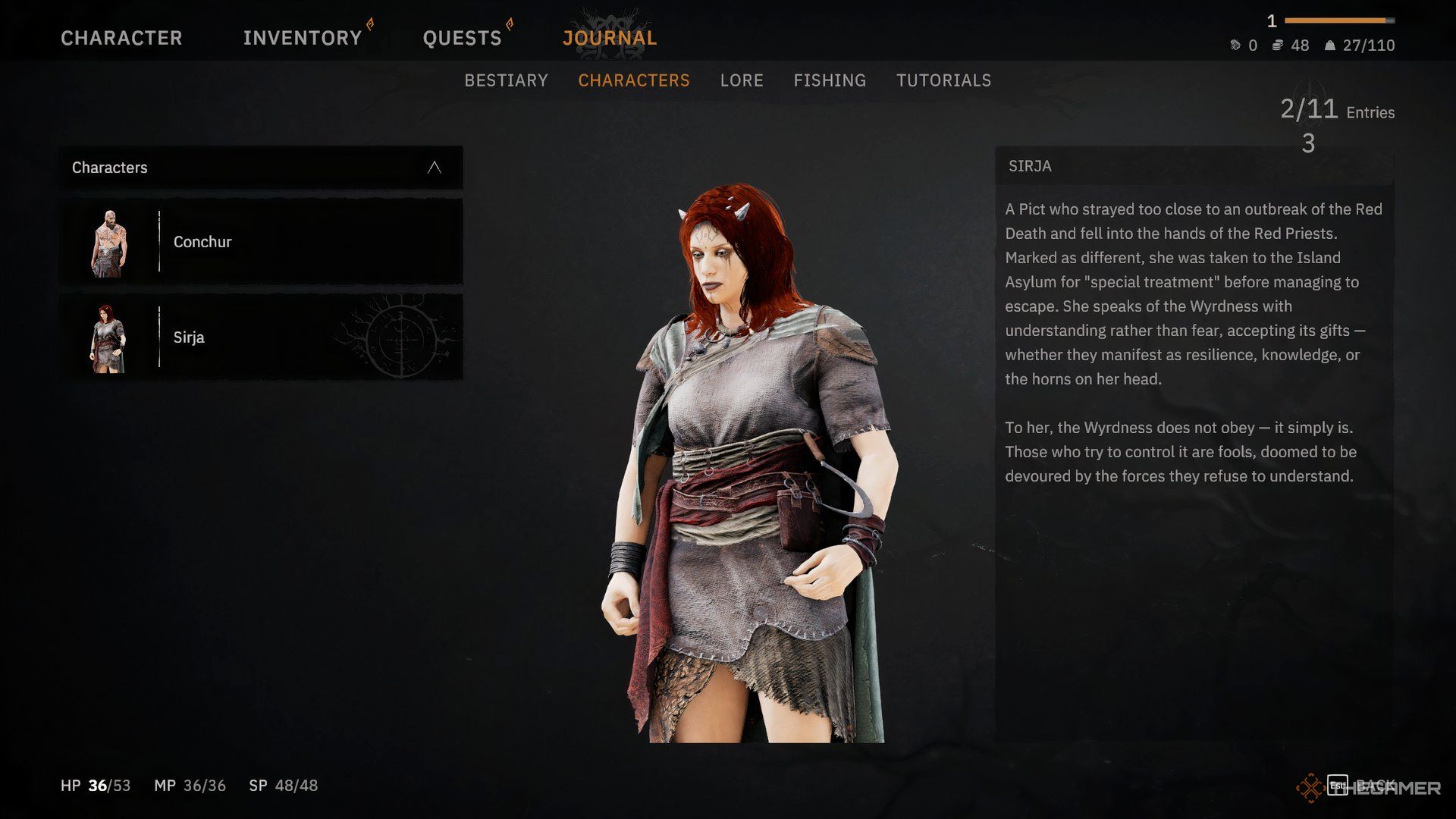Choose the Sirja character entry
This screenshot has height=819, width=1456.
pos(261,337)
